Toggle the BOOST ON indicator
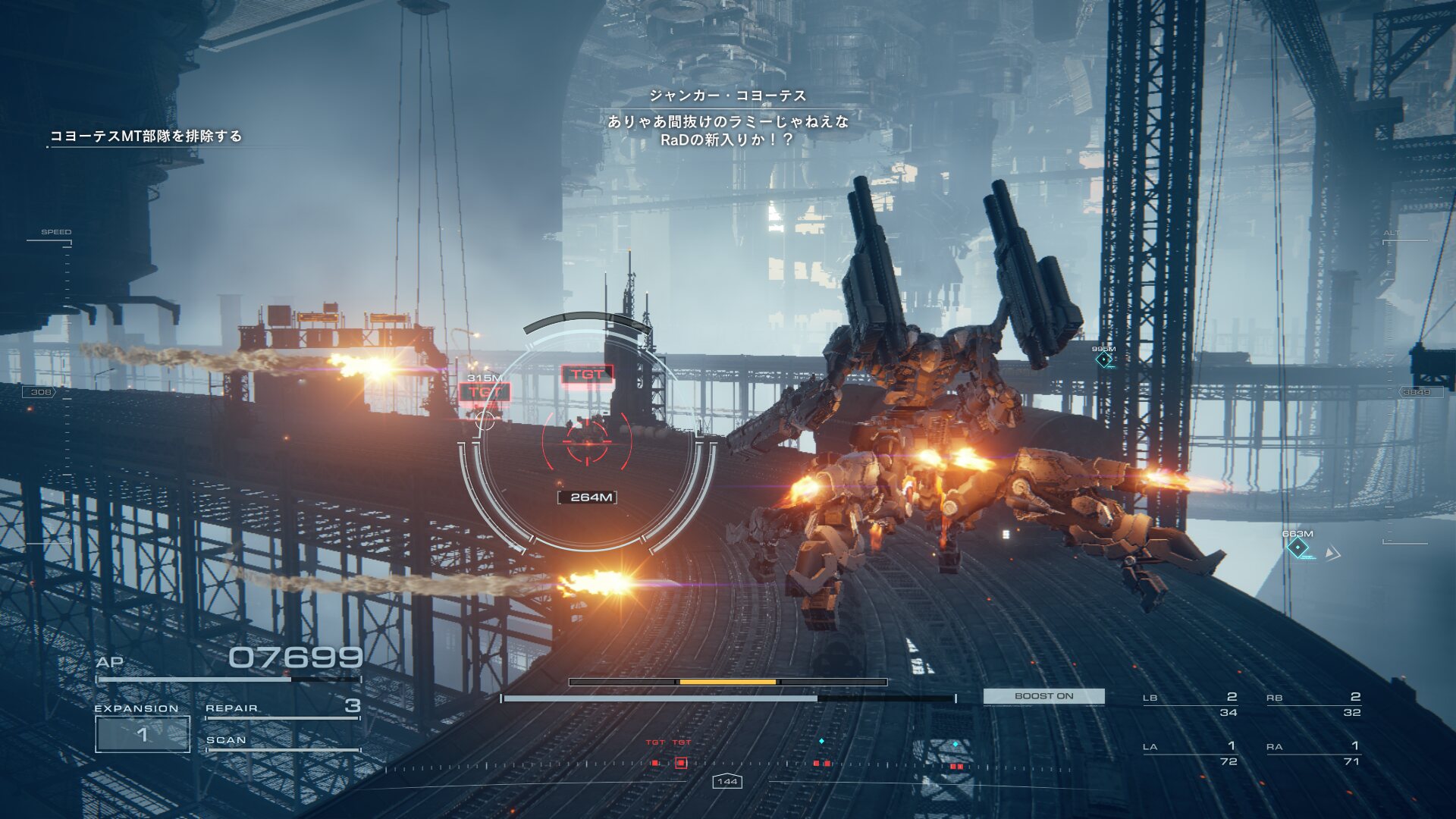This screenshot has width=1456, height=819. coord(1043,696)
